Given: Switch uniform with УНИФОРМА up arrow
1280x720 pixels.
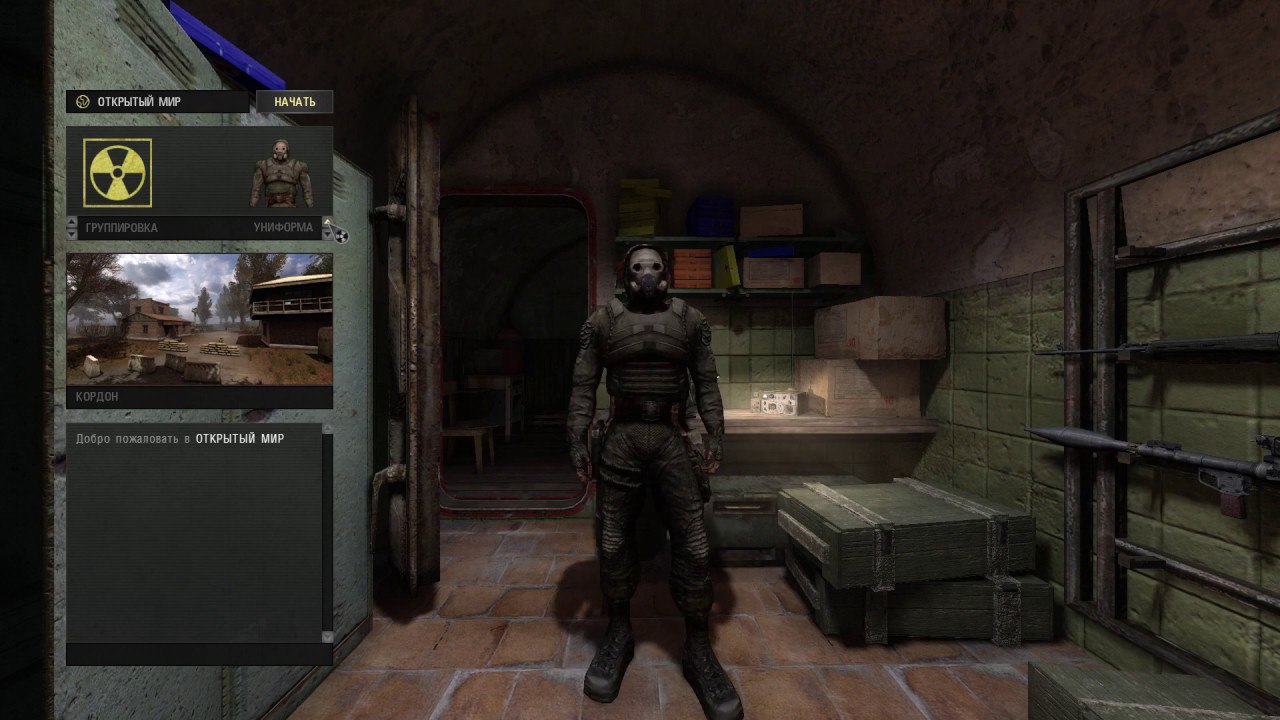Looking at the screenshot, I should (327, 222).
